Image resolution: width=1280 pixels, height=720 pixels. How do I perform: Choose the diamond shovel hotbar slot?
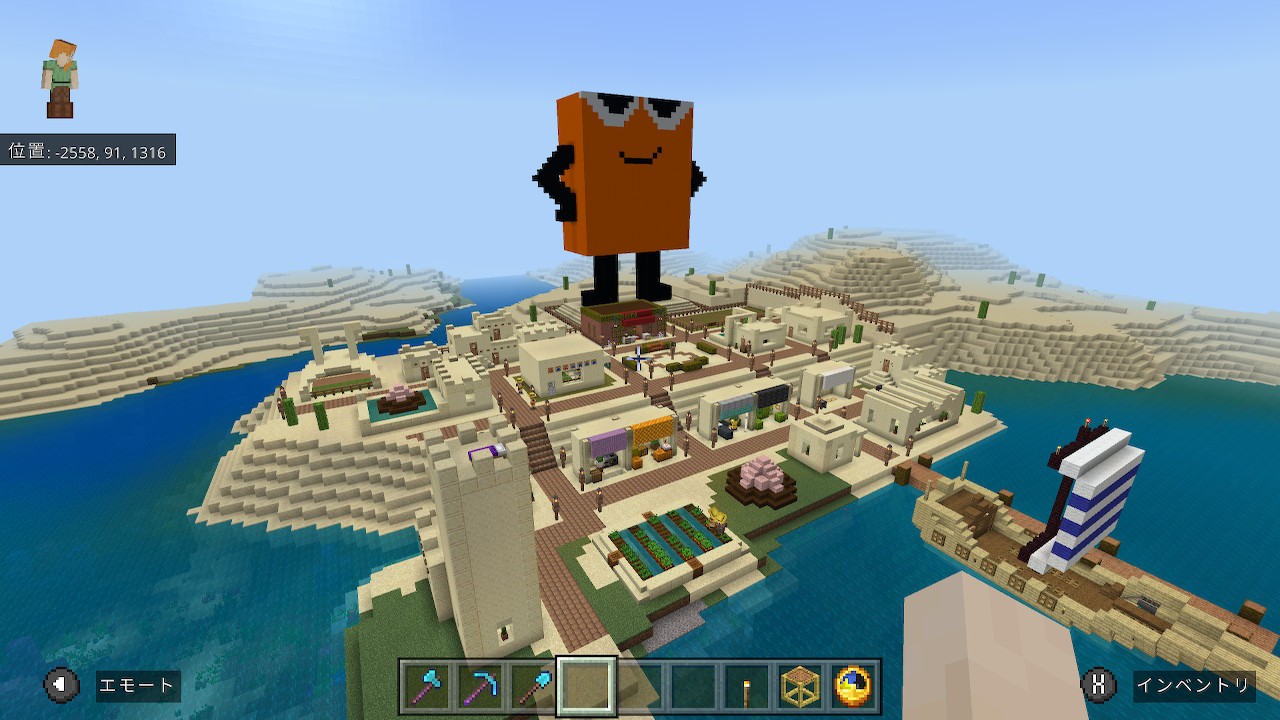(x=533, y=686)
